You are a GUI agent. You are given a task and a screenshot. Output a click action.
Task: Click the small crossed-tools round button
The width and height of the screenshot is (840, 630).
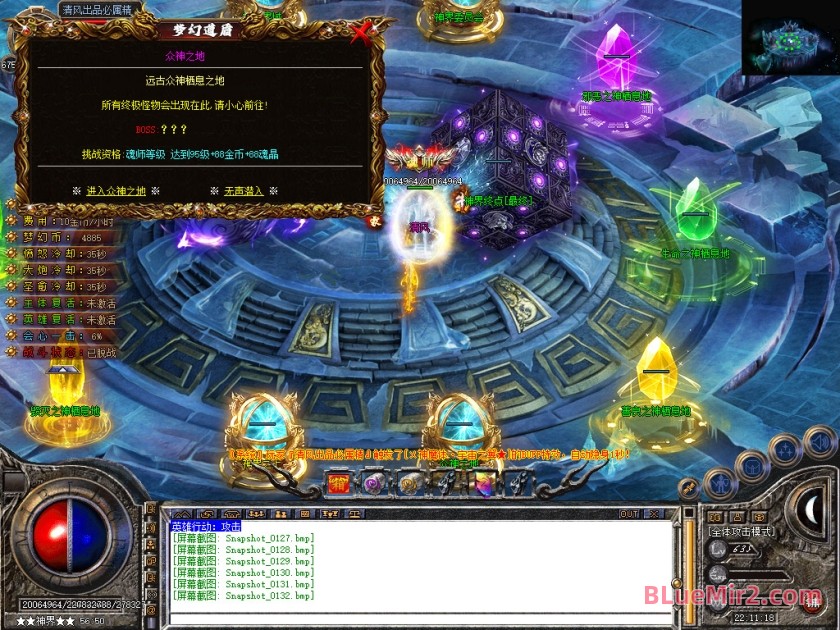point(689,487)
